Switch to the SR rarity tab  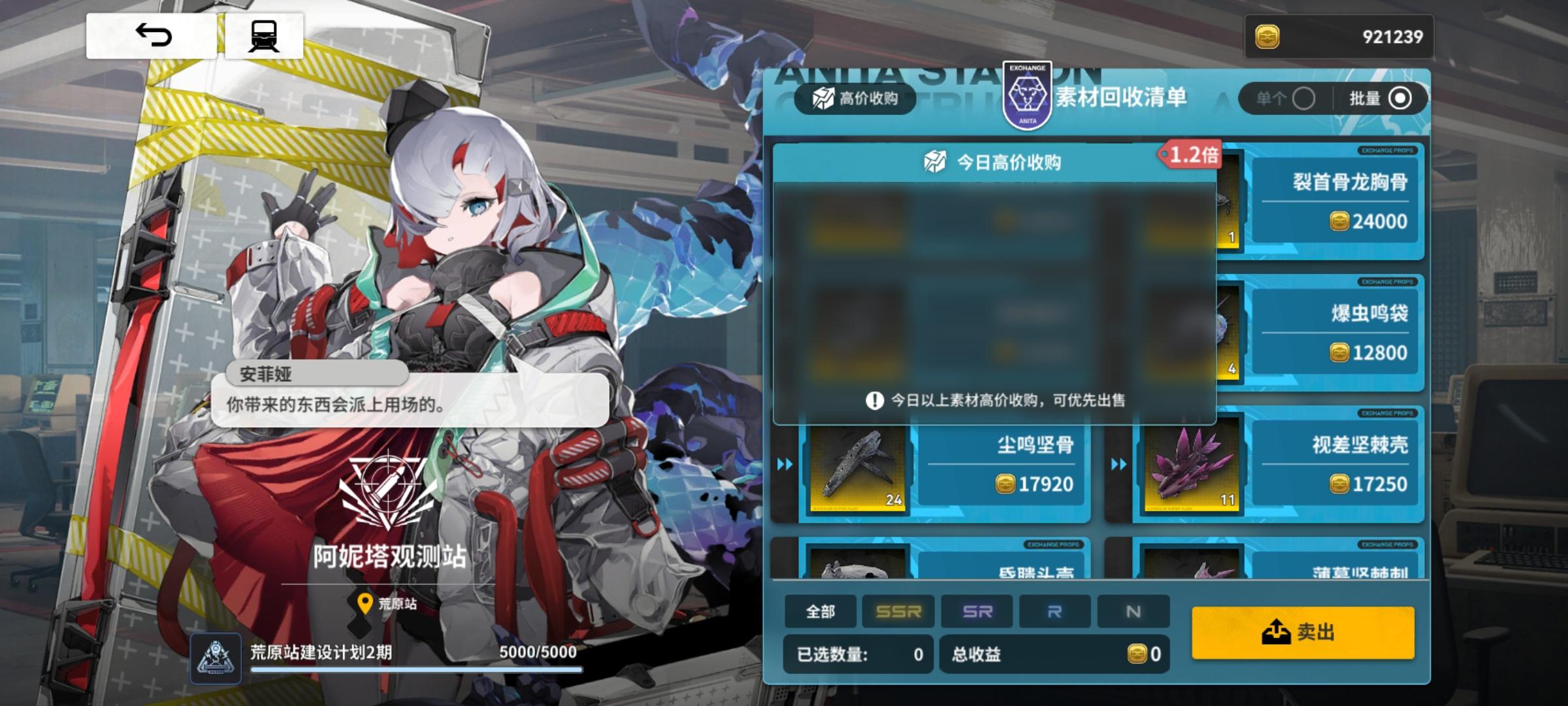coord(977,613)
